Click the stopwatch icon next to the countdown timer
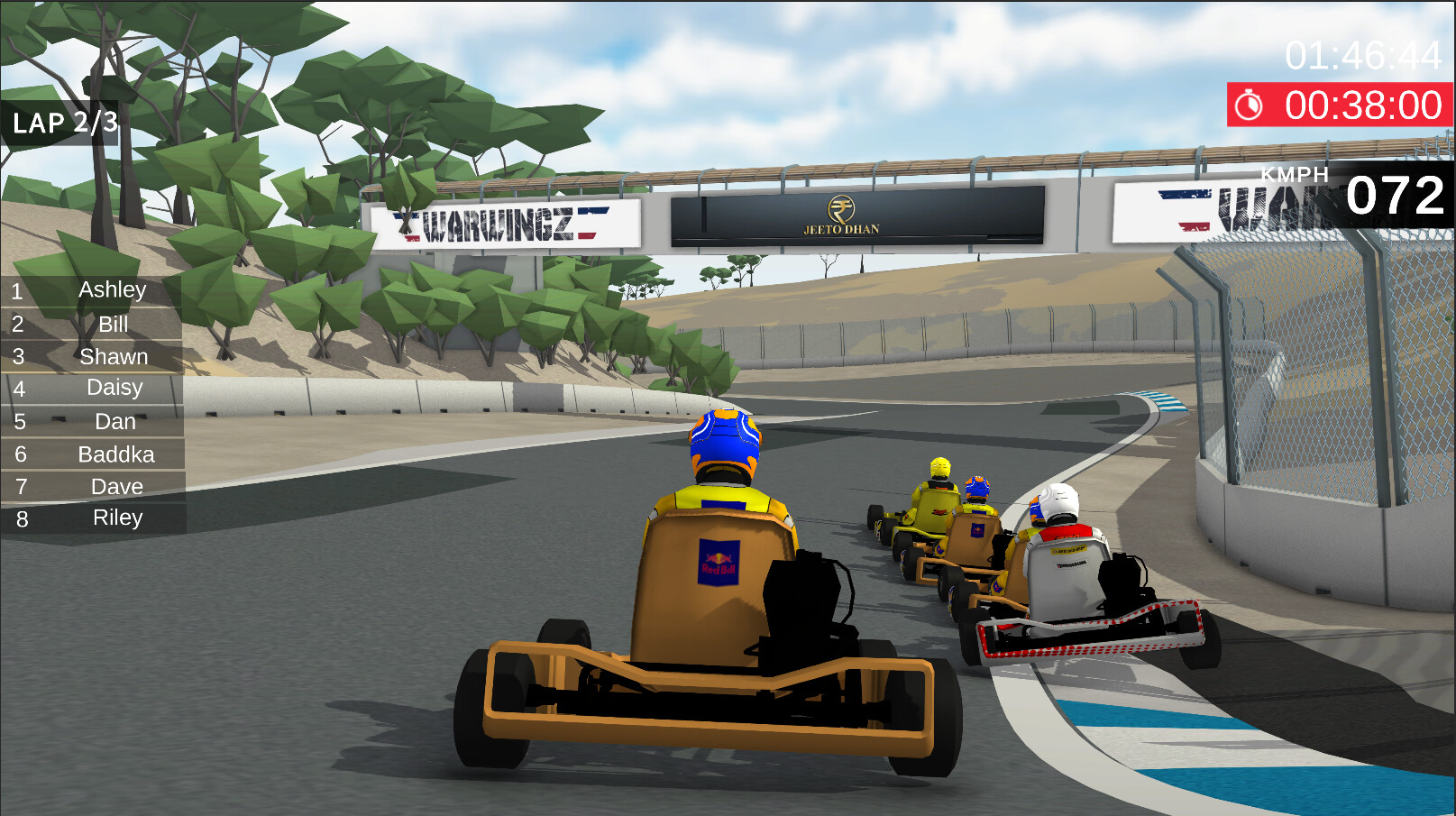This screenshot has height=816, width=1456. 1250,105
